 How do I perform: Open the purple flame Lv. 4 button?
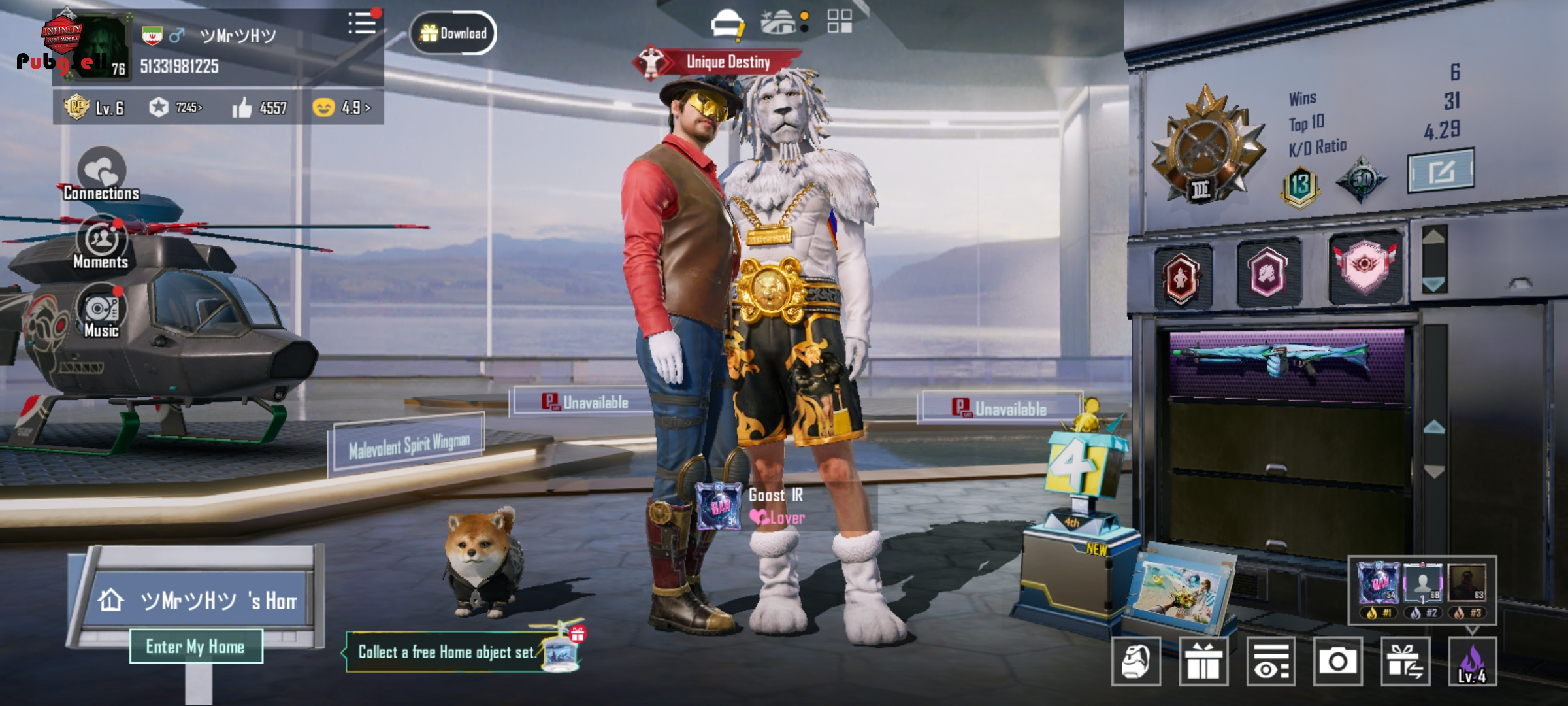[x=1473, y=662]
